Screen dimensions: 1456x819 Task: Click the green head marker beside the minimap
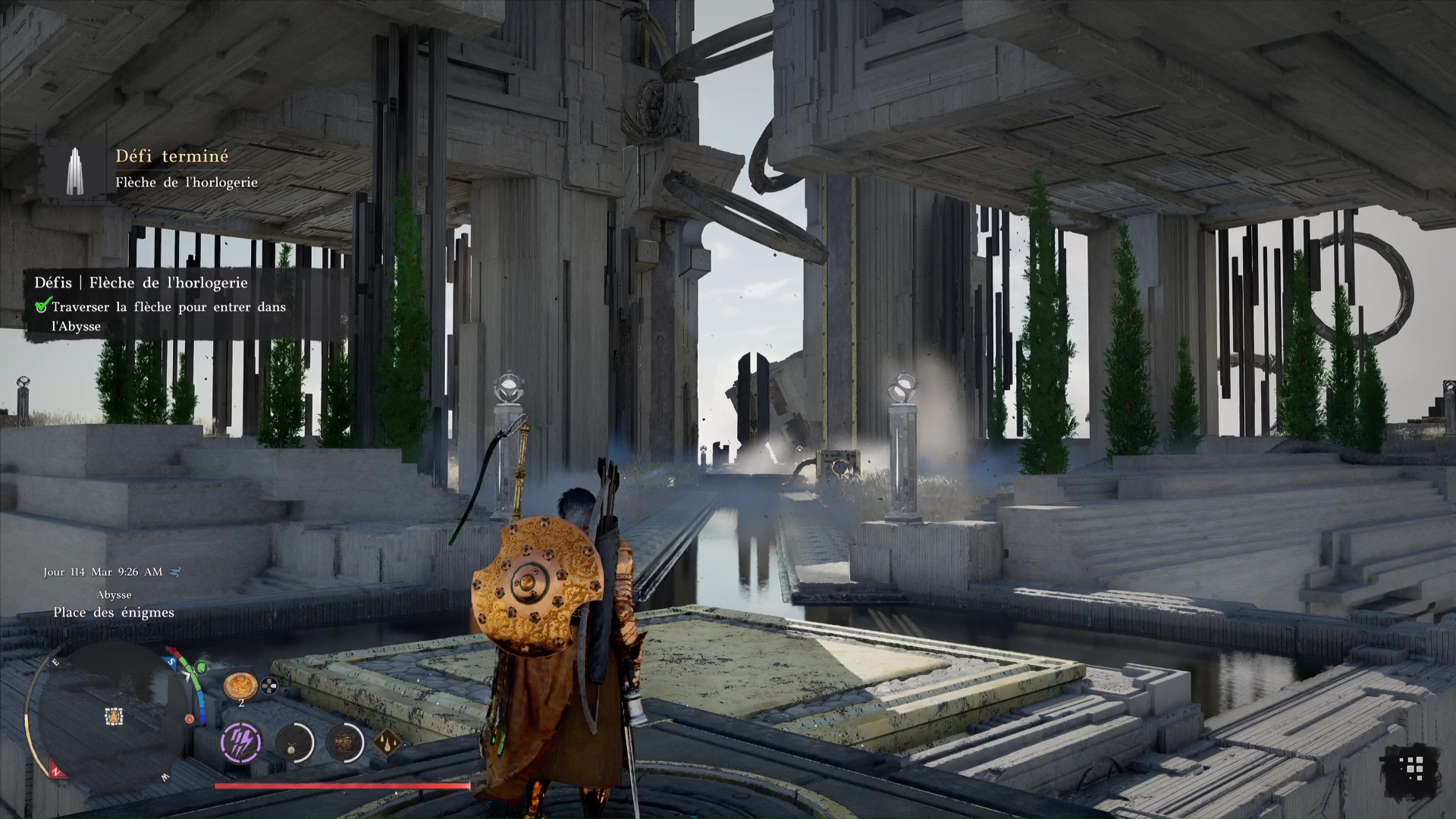202,668
